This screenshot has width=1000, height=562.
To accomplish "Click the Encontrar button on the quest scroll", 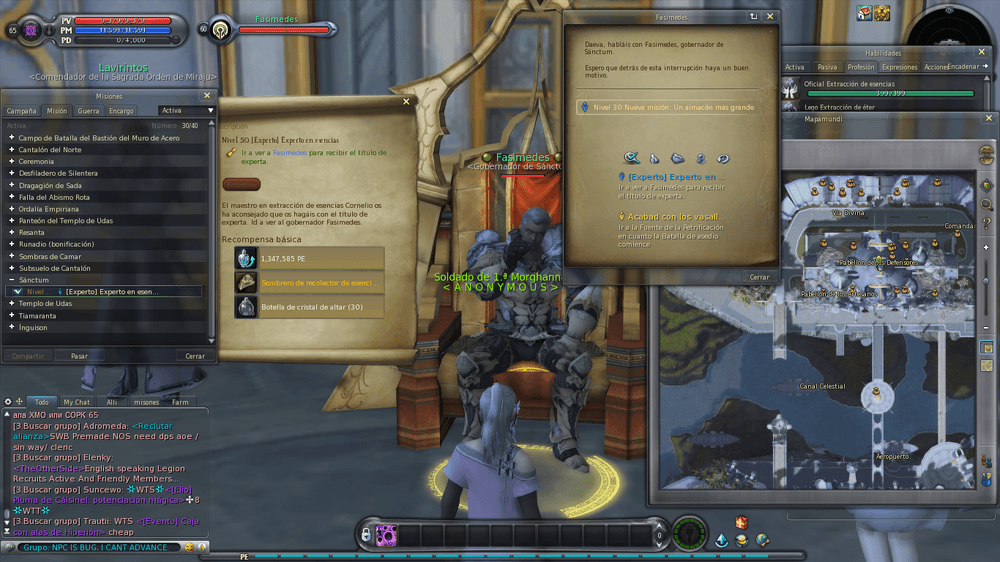I will coord(241,184).
